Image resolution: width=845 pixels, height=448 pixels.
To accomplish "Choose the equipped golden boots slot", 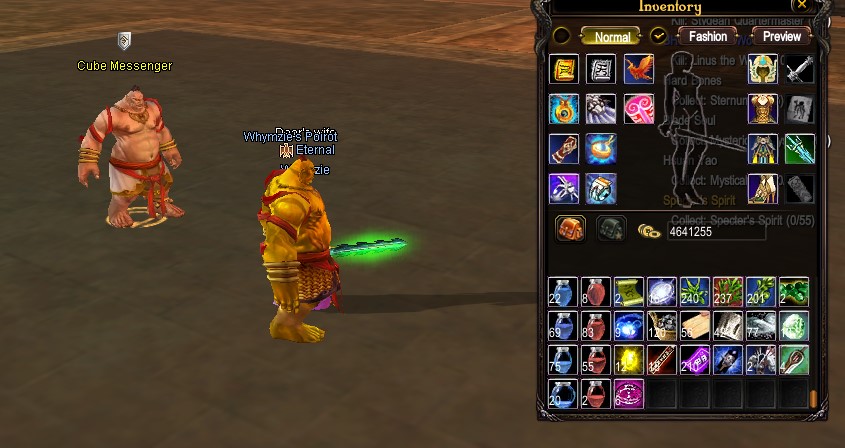I will (x=764, y=189).
